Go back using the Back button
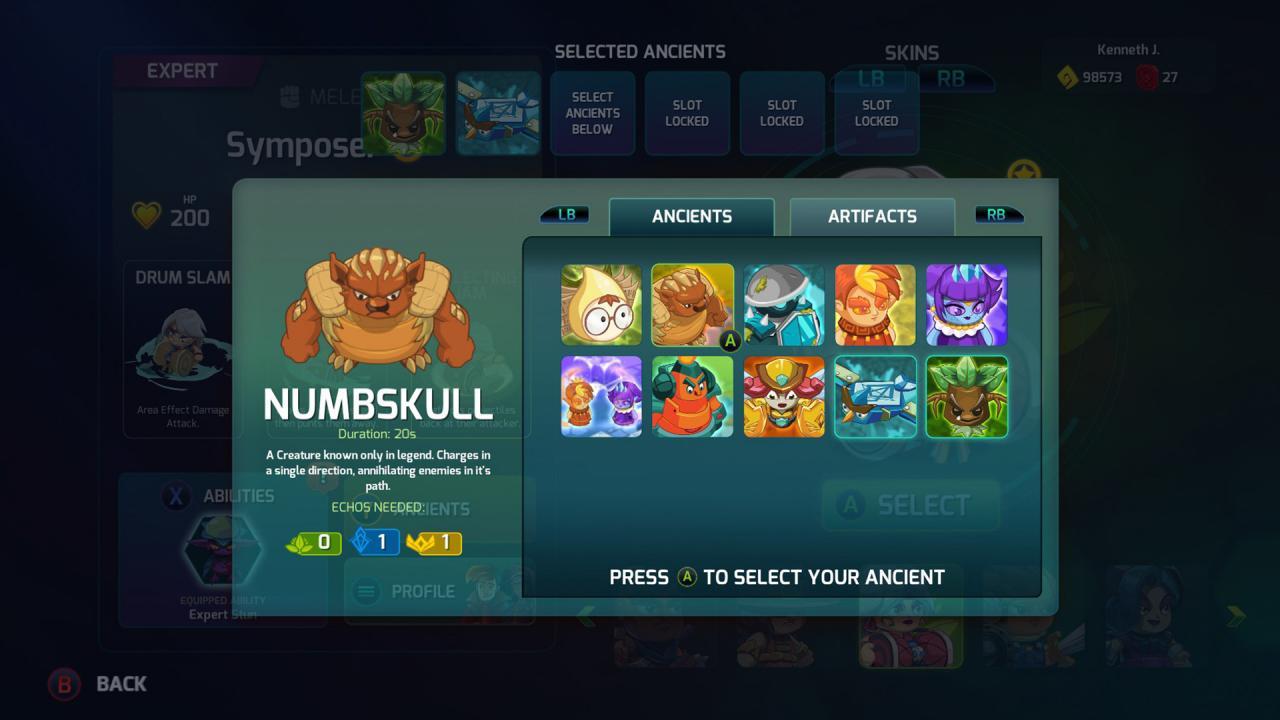This screenshot has width=1280, height=720. click(x=98, y=684)
